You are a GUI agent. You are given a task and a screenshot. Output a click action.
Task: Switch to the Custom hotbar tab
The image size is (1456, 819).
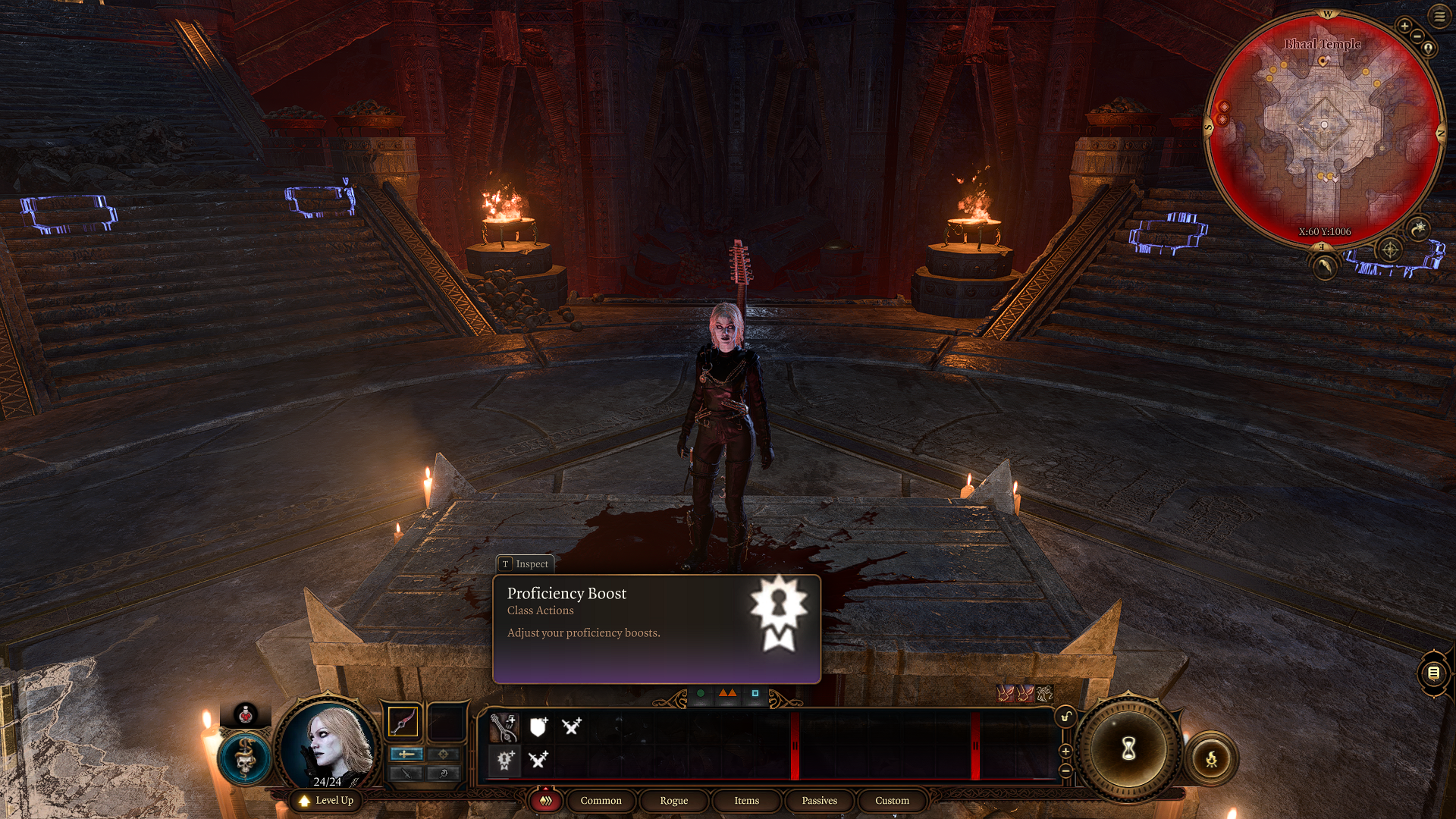892,800
